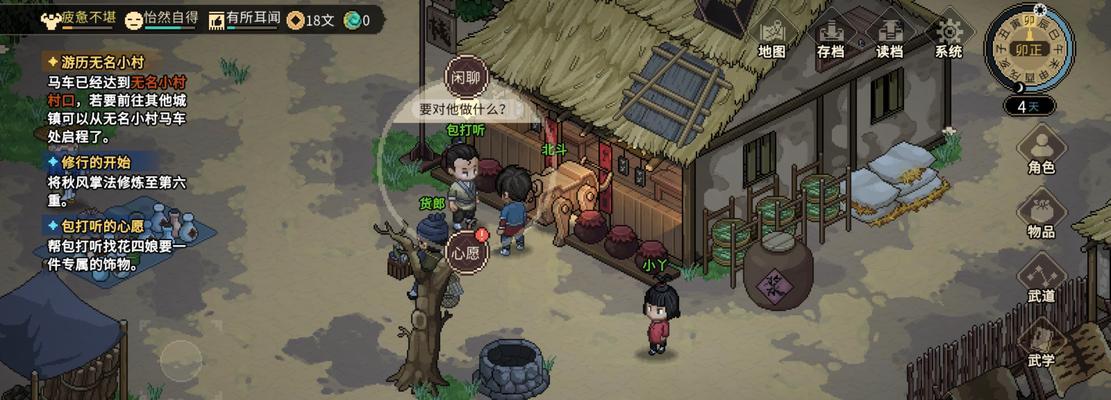
Task: Tap the 18文 copper coin counter
Action: (312, 19)
